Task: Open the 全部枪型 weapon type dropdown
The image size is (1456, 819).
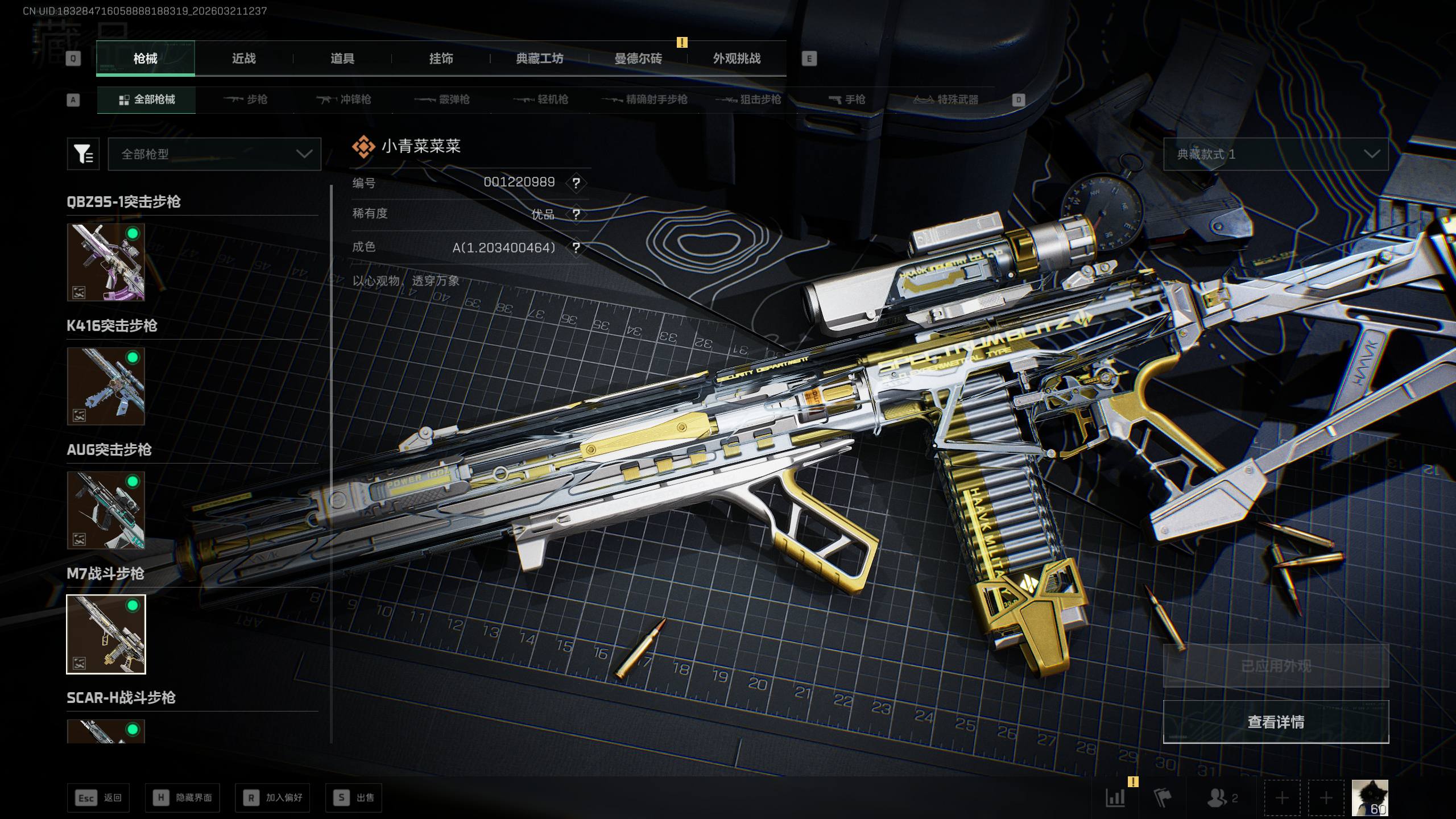Action: (214, 154)
